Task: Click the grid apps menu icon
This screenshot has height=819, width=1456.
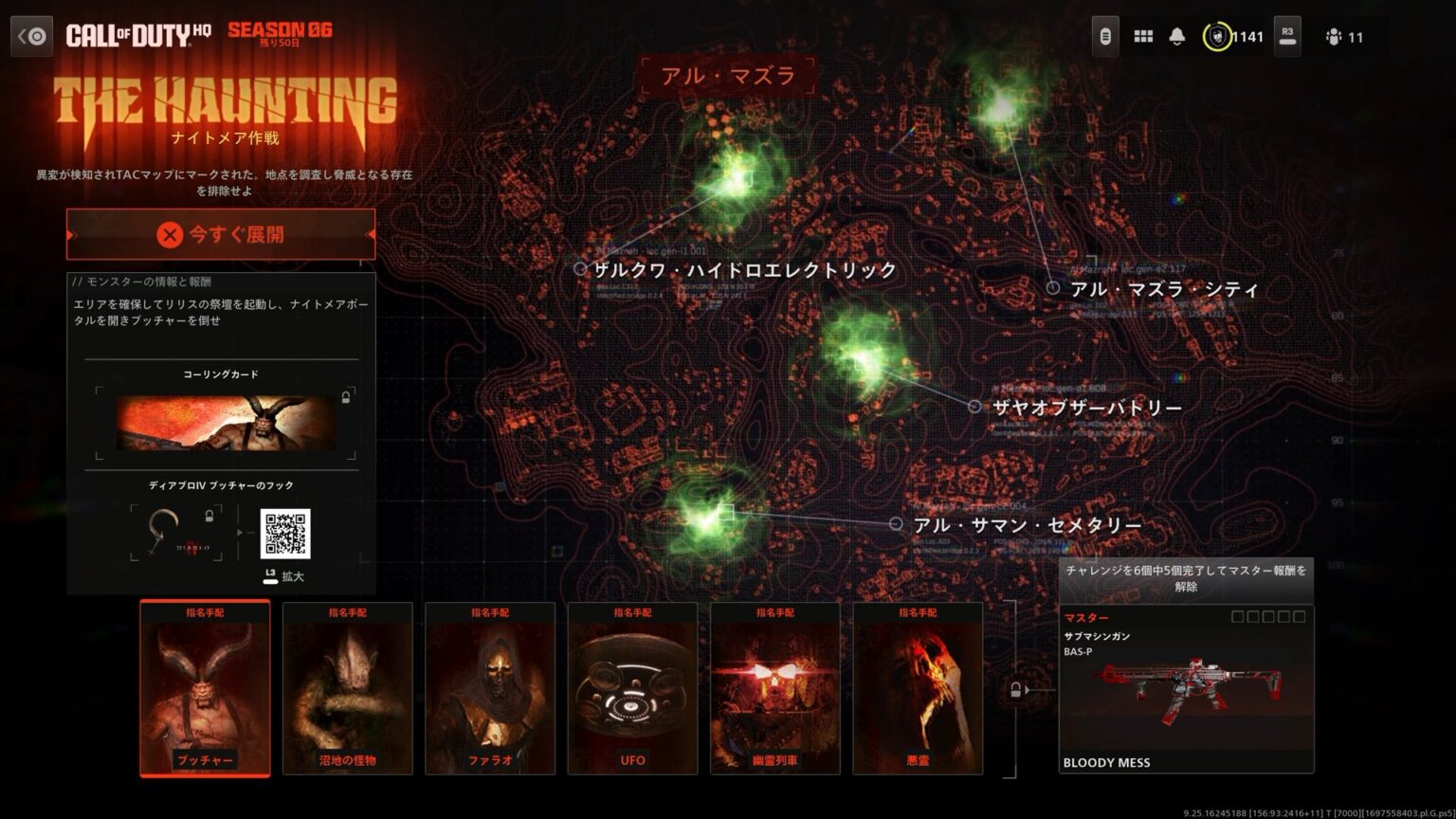Action: pos(1143,37)
